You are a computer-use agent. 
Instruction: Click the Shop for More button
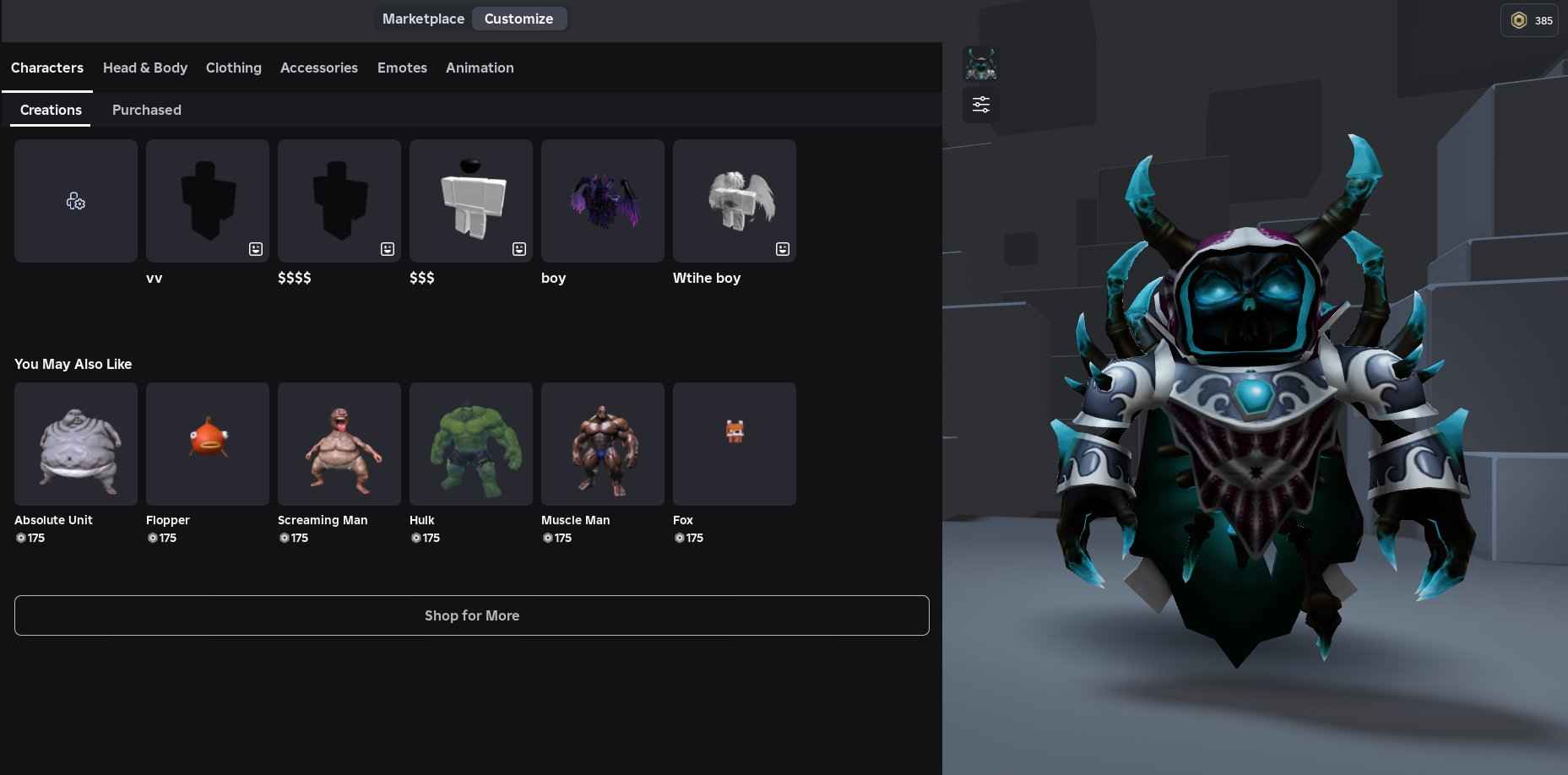tap(471, 615)
